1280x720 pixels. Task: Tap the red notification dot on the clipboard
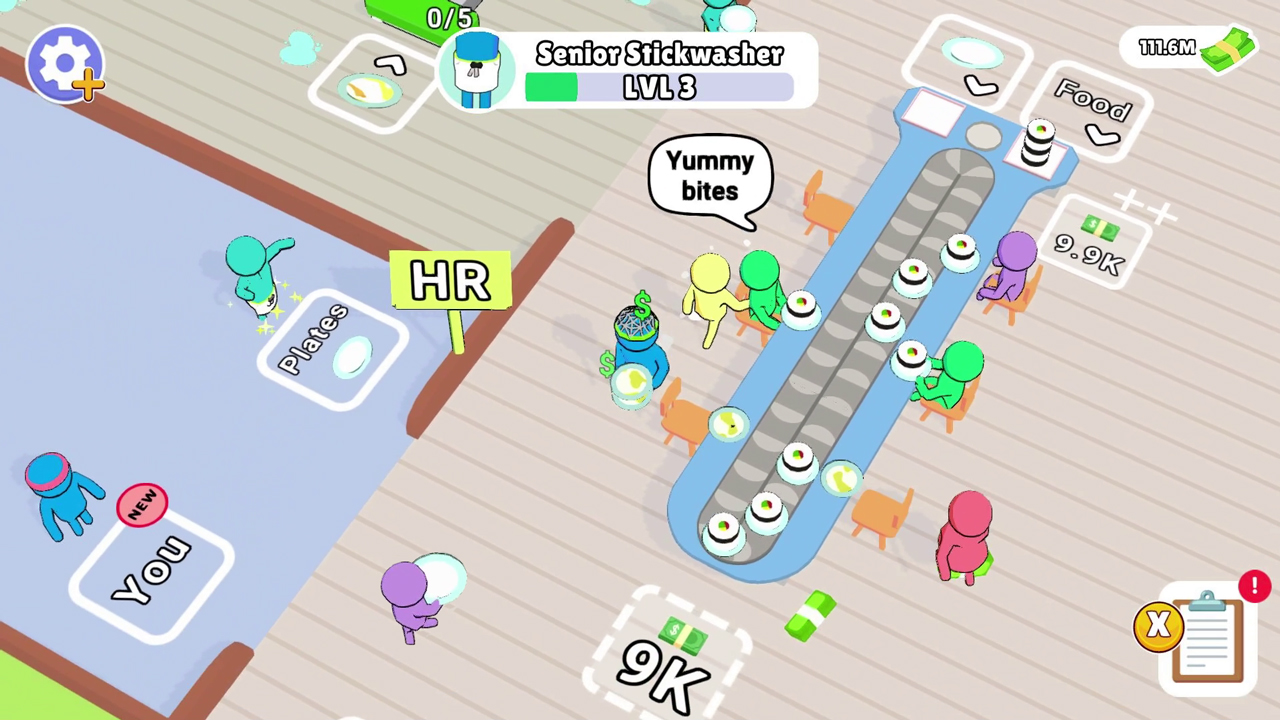coord(1254,586)
